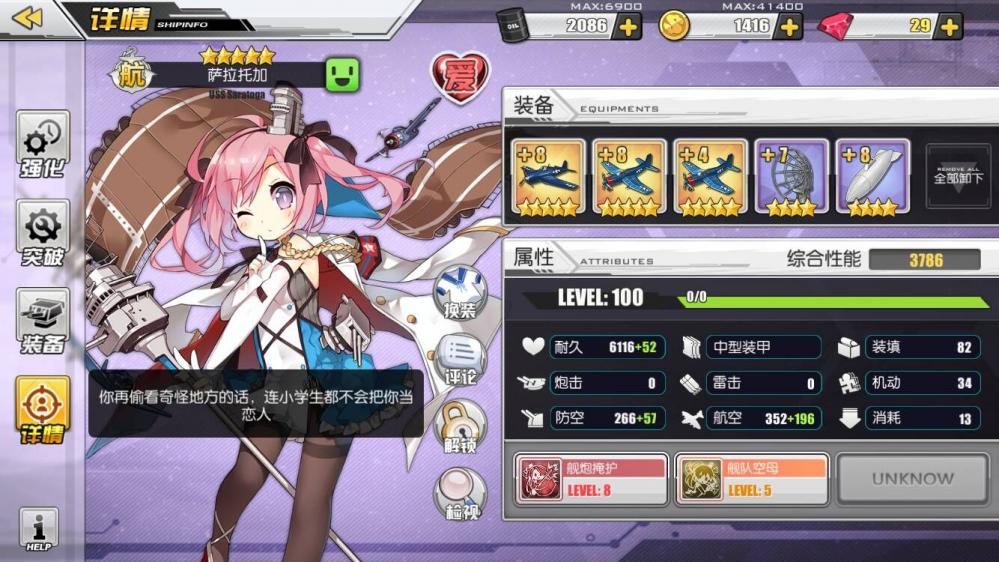Open the 强化 enhancement tab

tap(43, 145)
